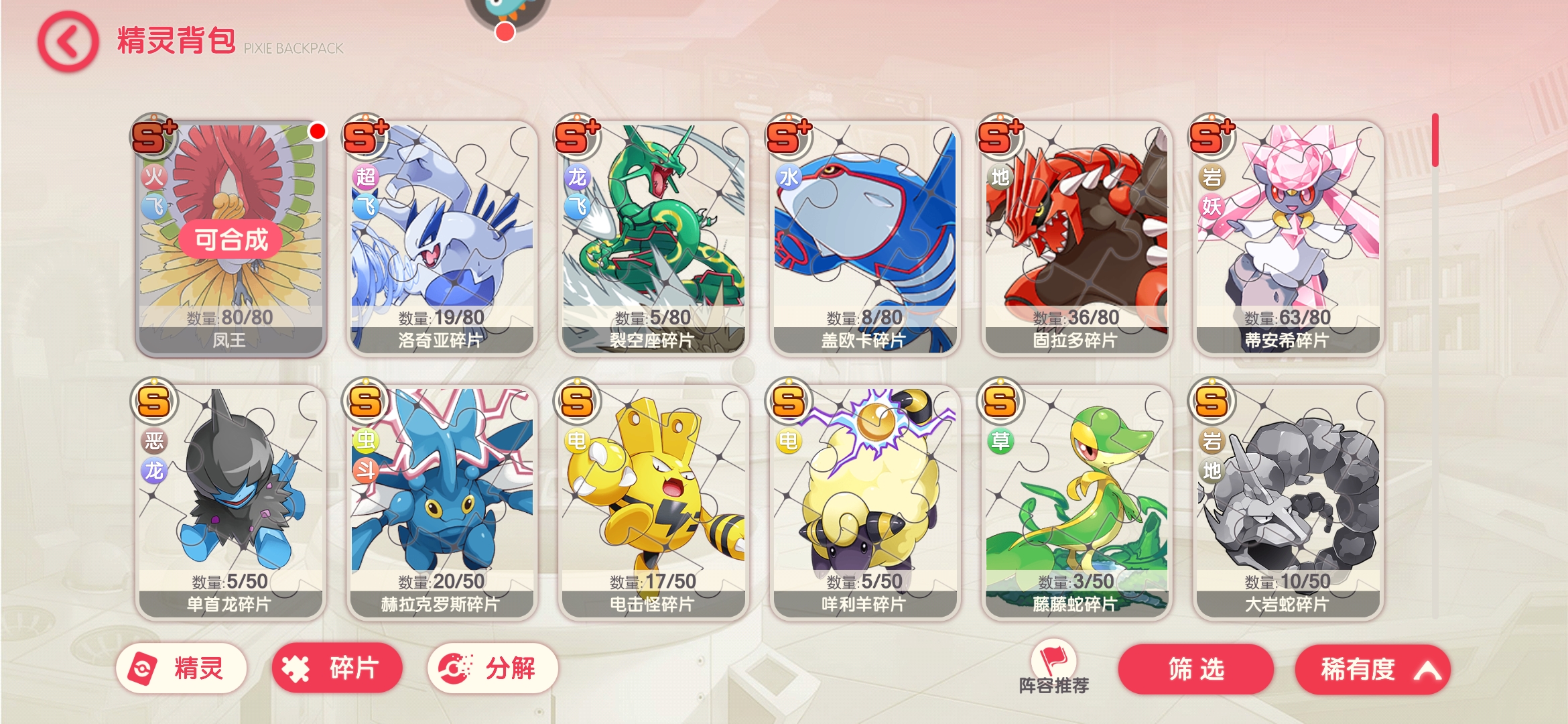1568x724 pixels.
Task: Choose the 裂空座碎片 card
Action: click(x=653, y=238)
